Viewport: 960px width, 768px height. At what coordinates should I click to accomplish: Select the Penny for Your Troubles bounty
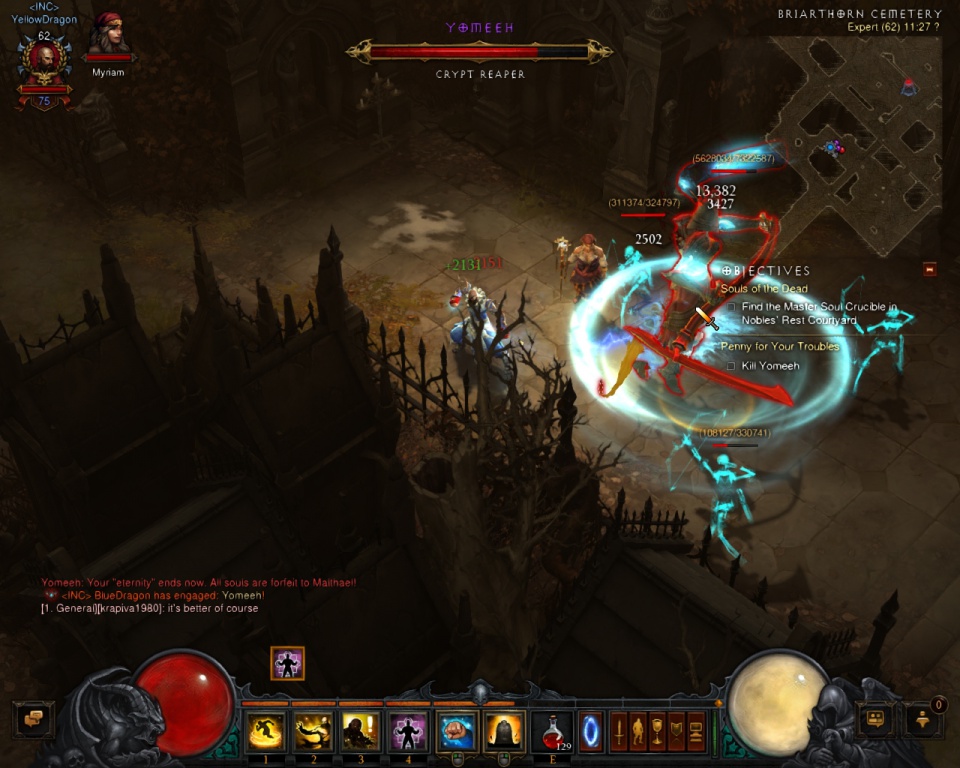(780, 347)
